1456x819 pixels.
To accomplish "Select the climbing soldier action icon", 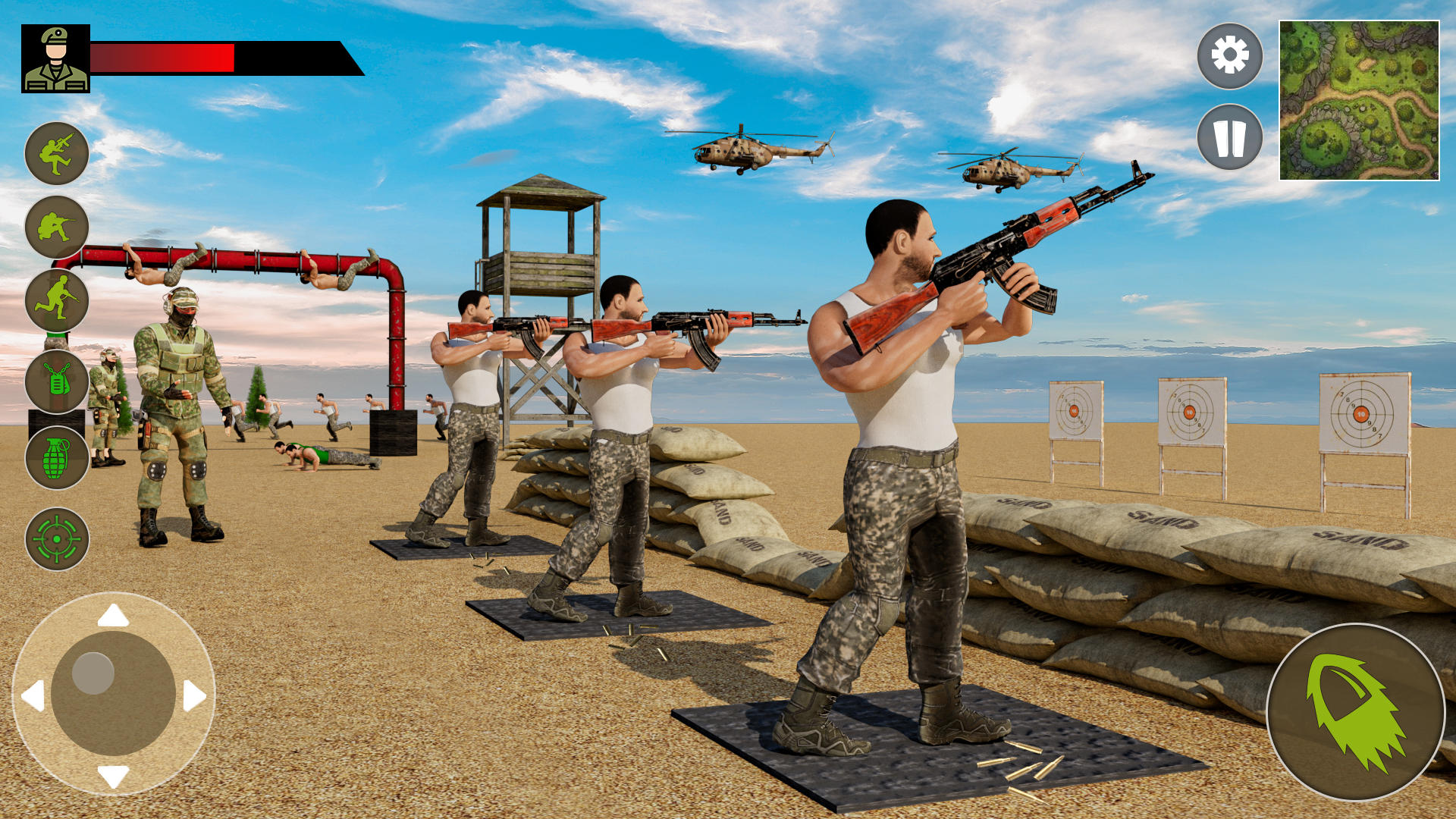I will 57,152.
